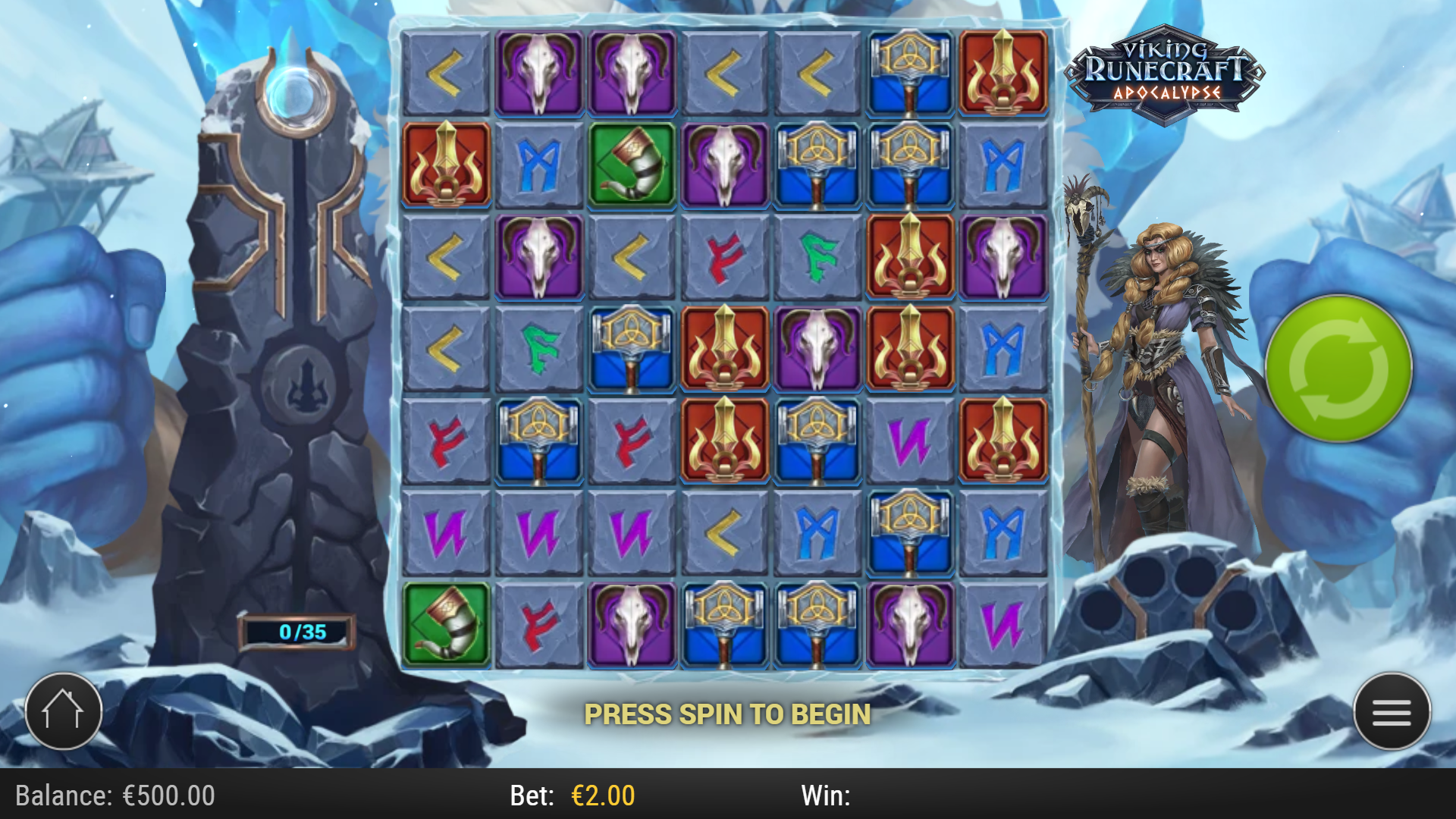Click a purple ram skull symbol
The height and width of the screenshot is (819, 1456).
(x=538, y=72)
